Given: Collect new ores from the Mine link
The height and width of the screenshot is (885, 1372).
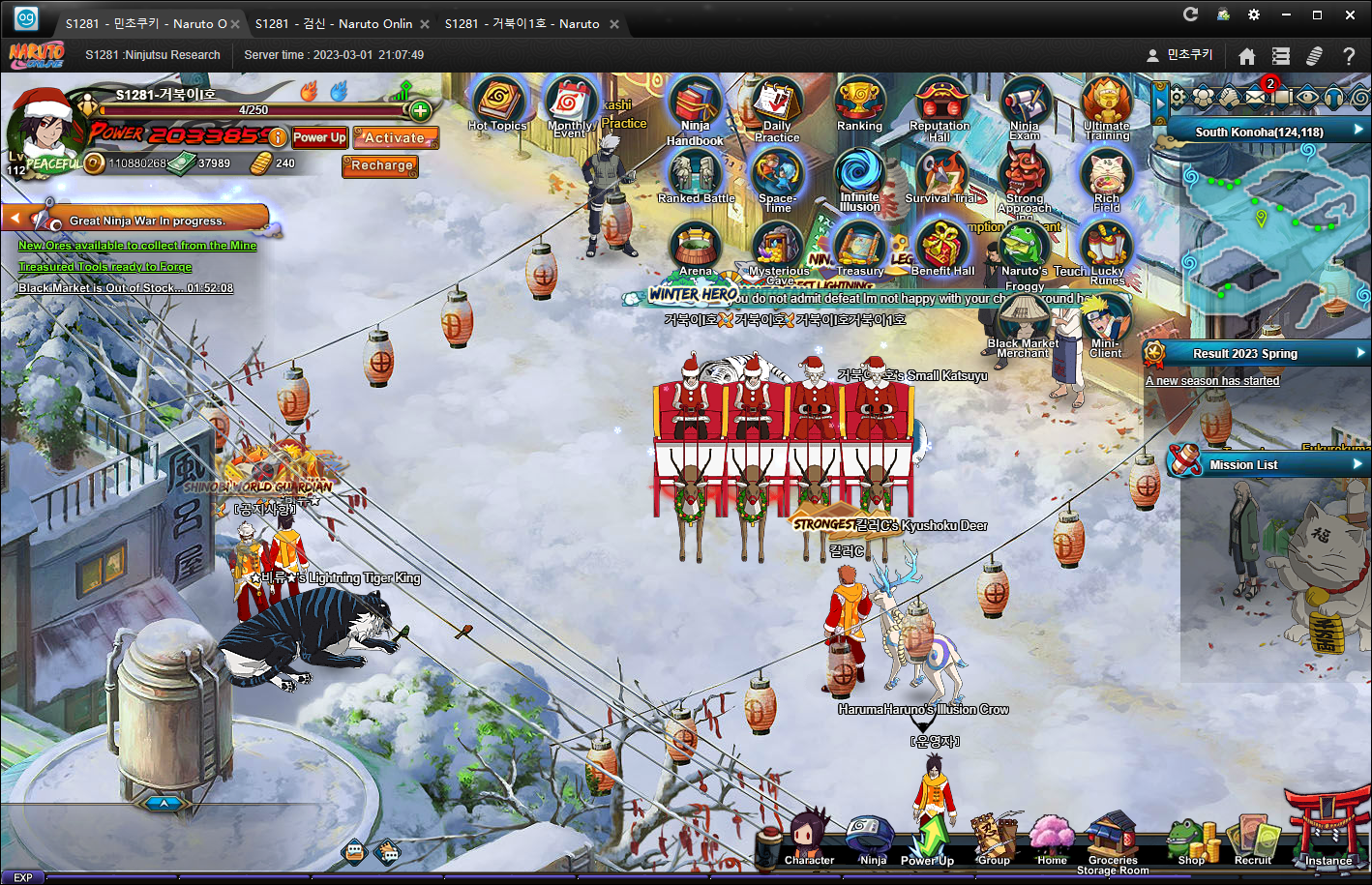Looking at the screenshot, I should click(137, 246).
